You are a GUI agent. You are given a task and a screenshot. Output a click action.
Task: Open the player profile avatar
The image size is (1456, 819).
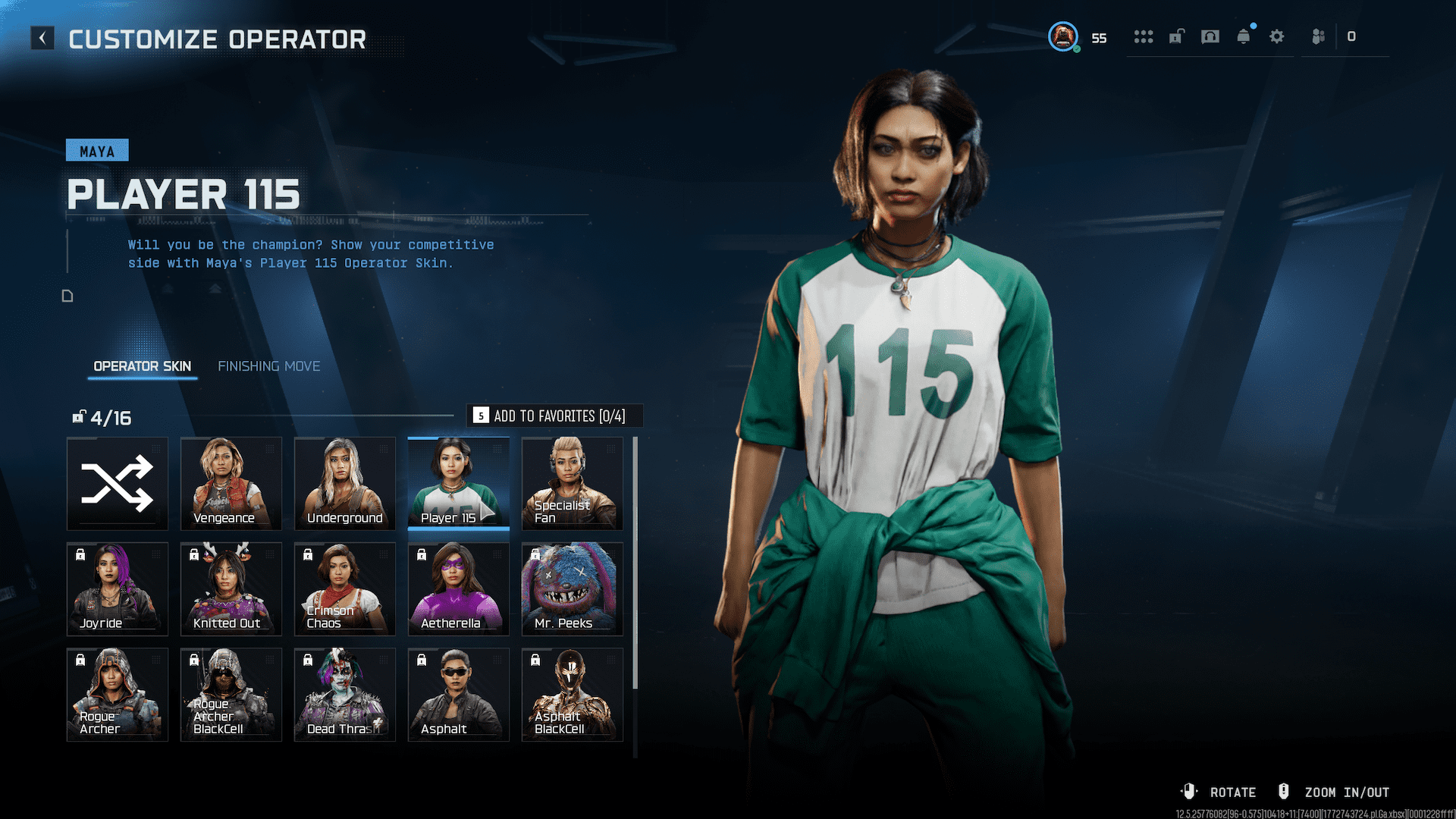coord(1063,36)
